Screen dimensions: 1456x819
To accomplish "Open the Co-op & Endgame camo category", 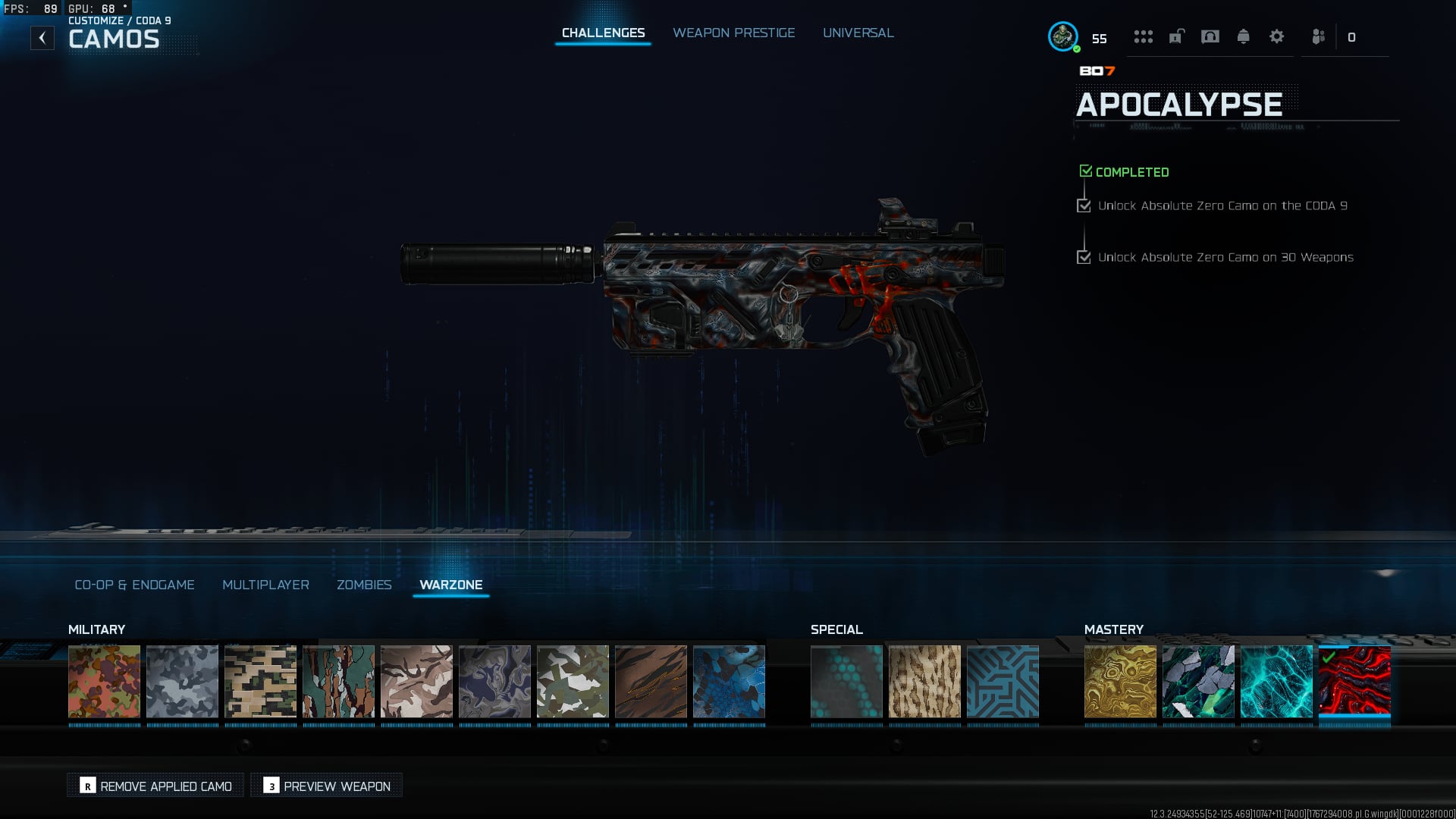I will [x=134, y=585].
